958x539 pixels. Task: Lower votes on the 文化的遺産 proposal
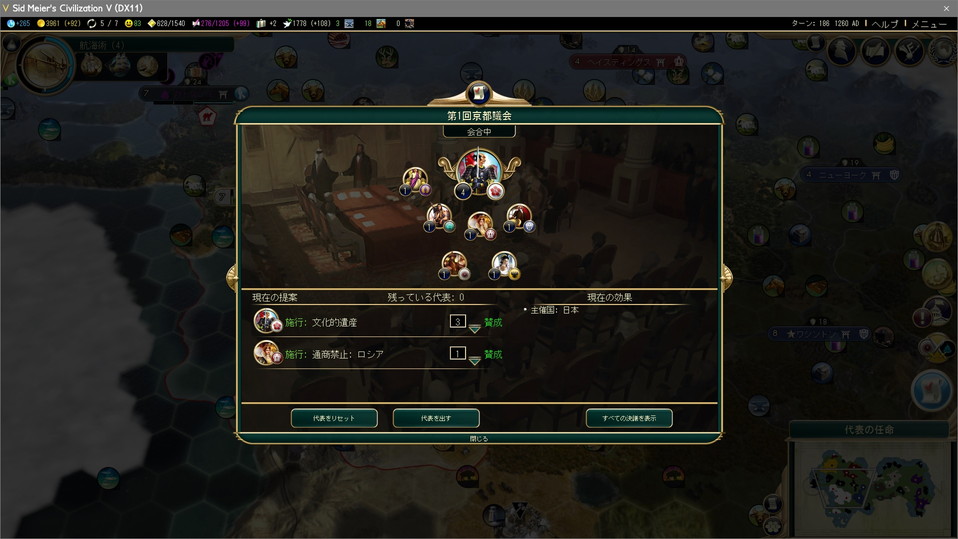[x=474, y=330]
